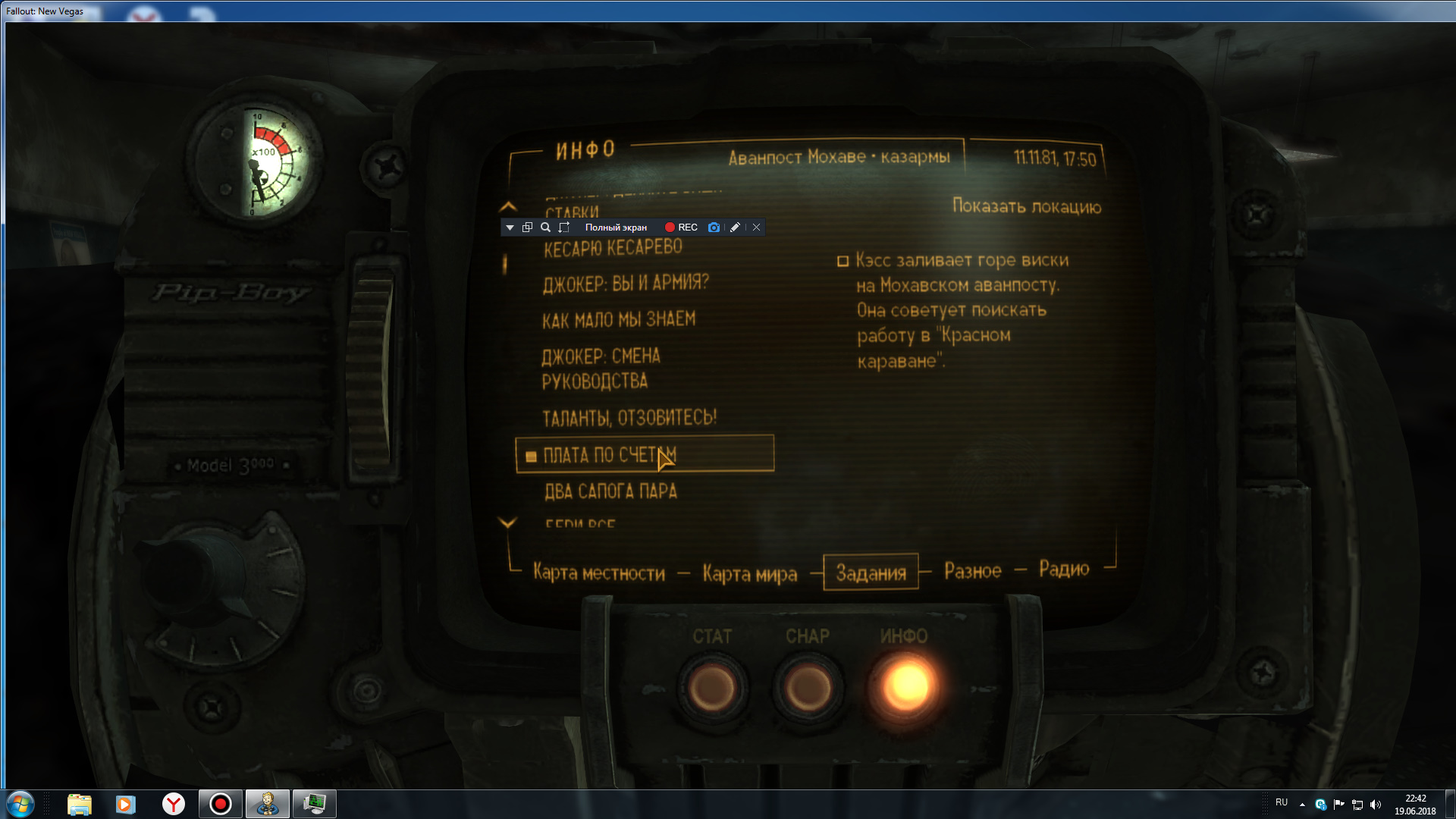Select the quest ДЖОКЕР: СМЕНА РУКОВОДСТВА

(601, 369)
